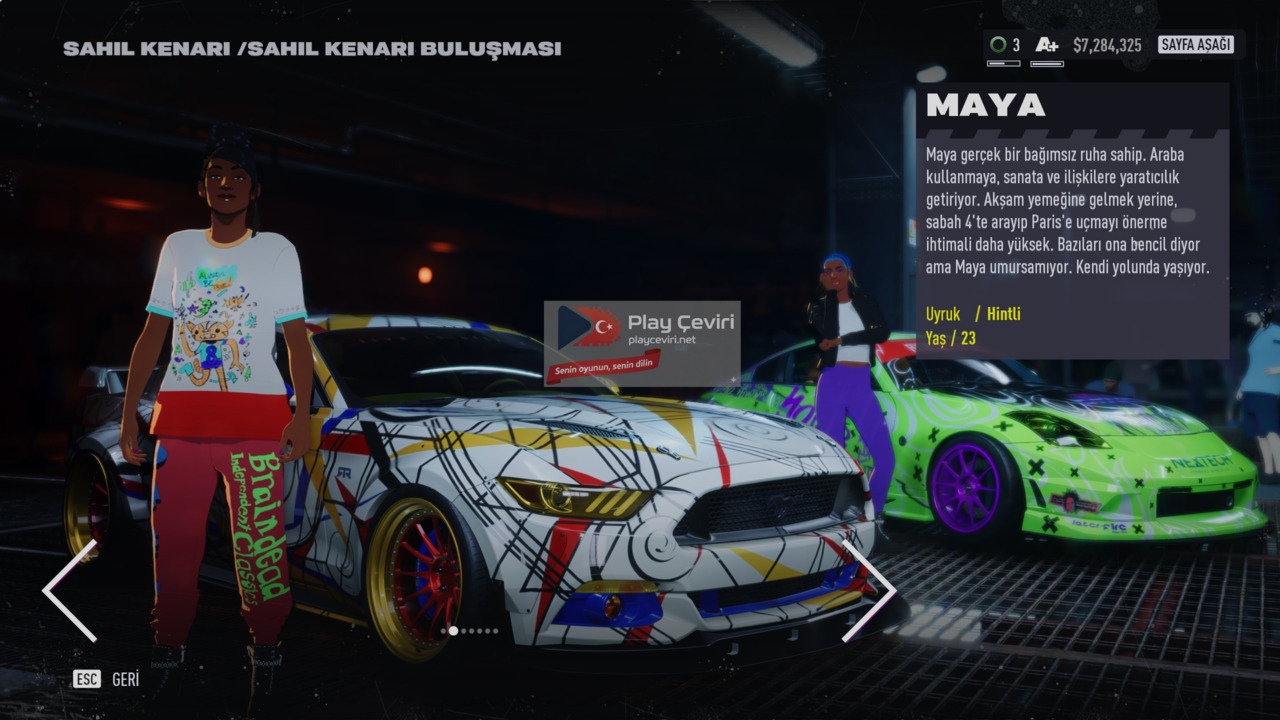Go to previous character with left arrow
This screenshot has width=1280, height=720.
[x=70, y=591]
